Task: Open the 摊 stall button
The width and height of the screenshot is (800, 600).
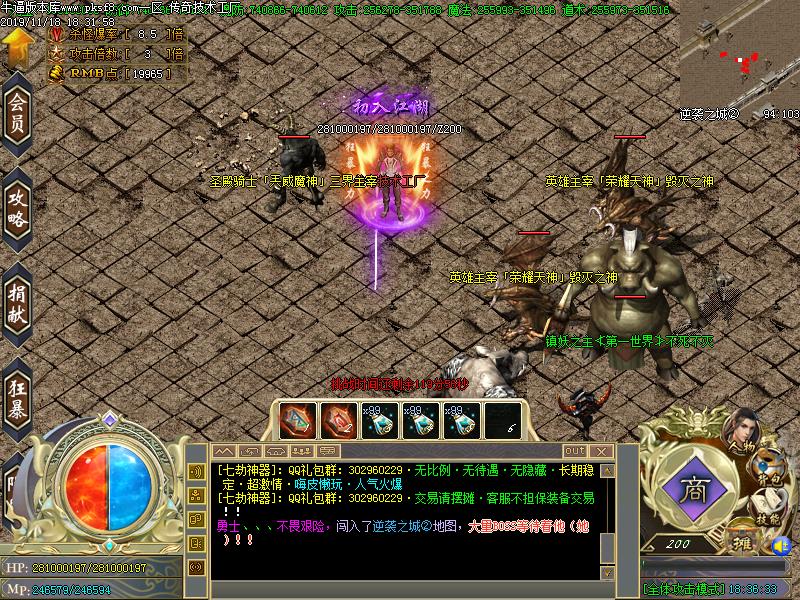Action: click(741, 541)
